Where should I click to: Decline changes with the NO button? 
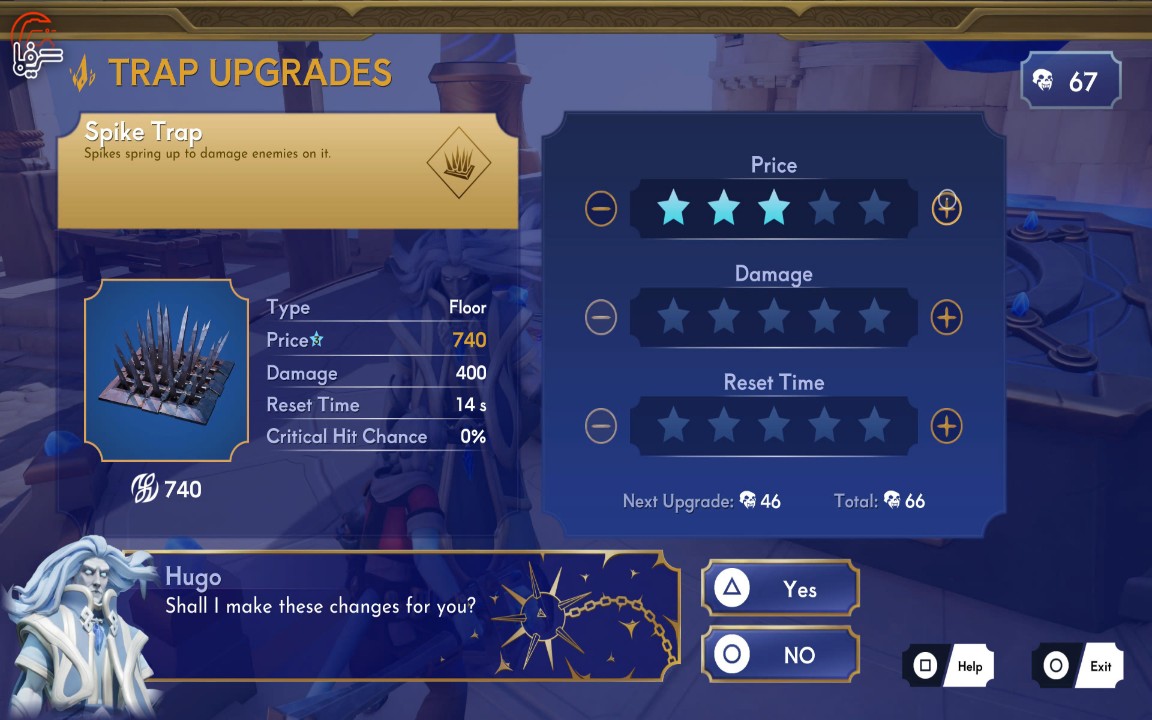[780, 655]
